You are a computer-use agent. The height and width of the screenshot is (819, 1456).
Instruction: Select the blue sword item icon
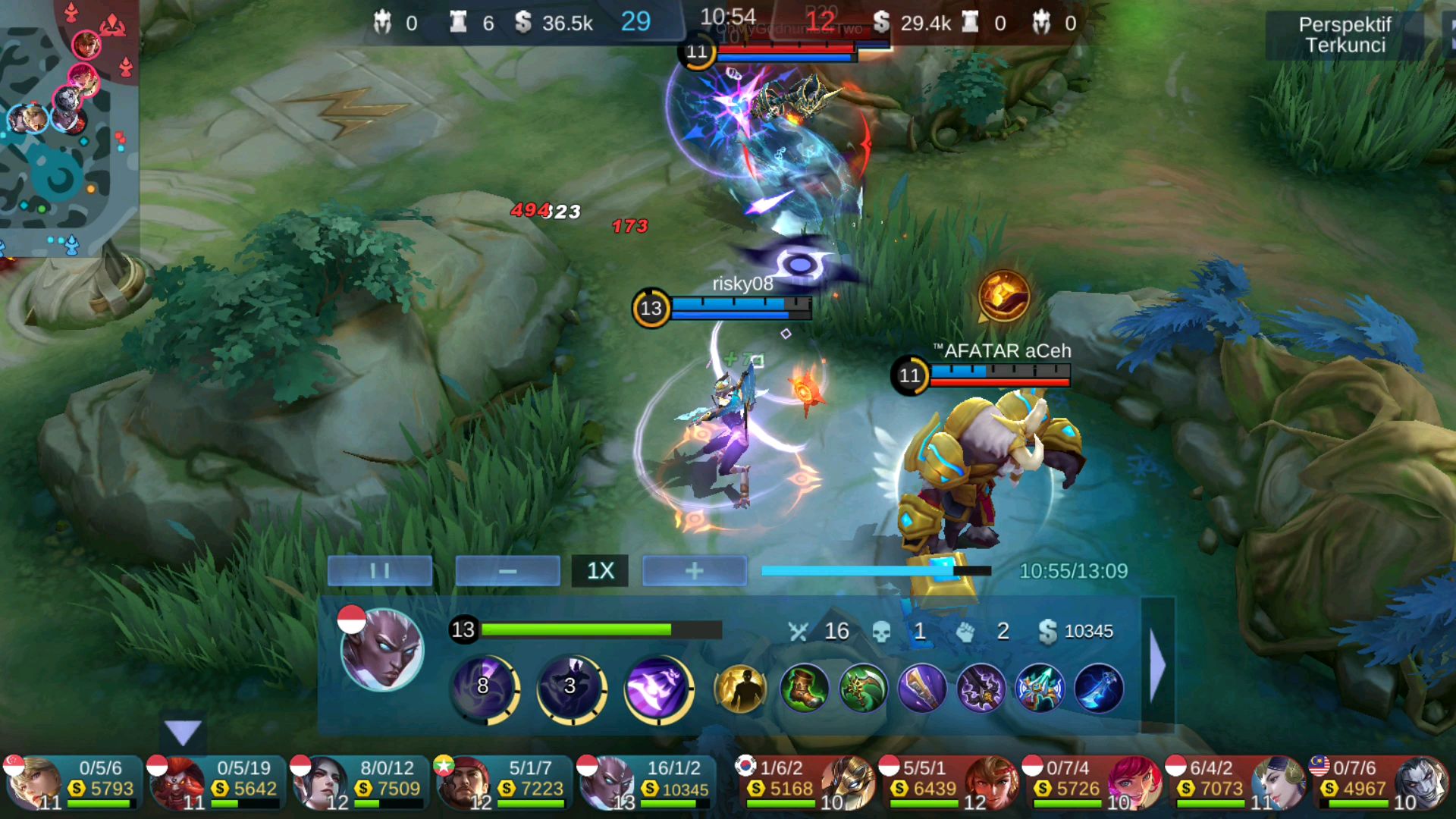(x=1098, y=689)
